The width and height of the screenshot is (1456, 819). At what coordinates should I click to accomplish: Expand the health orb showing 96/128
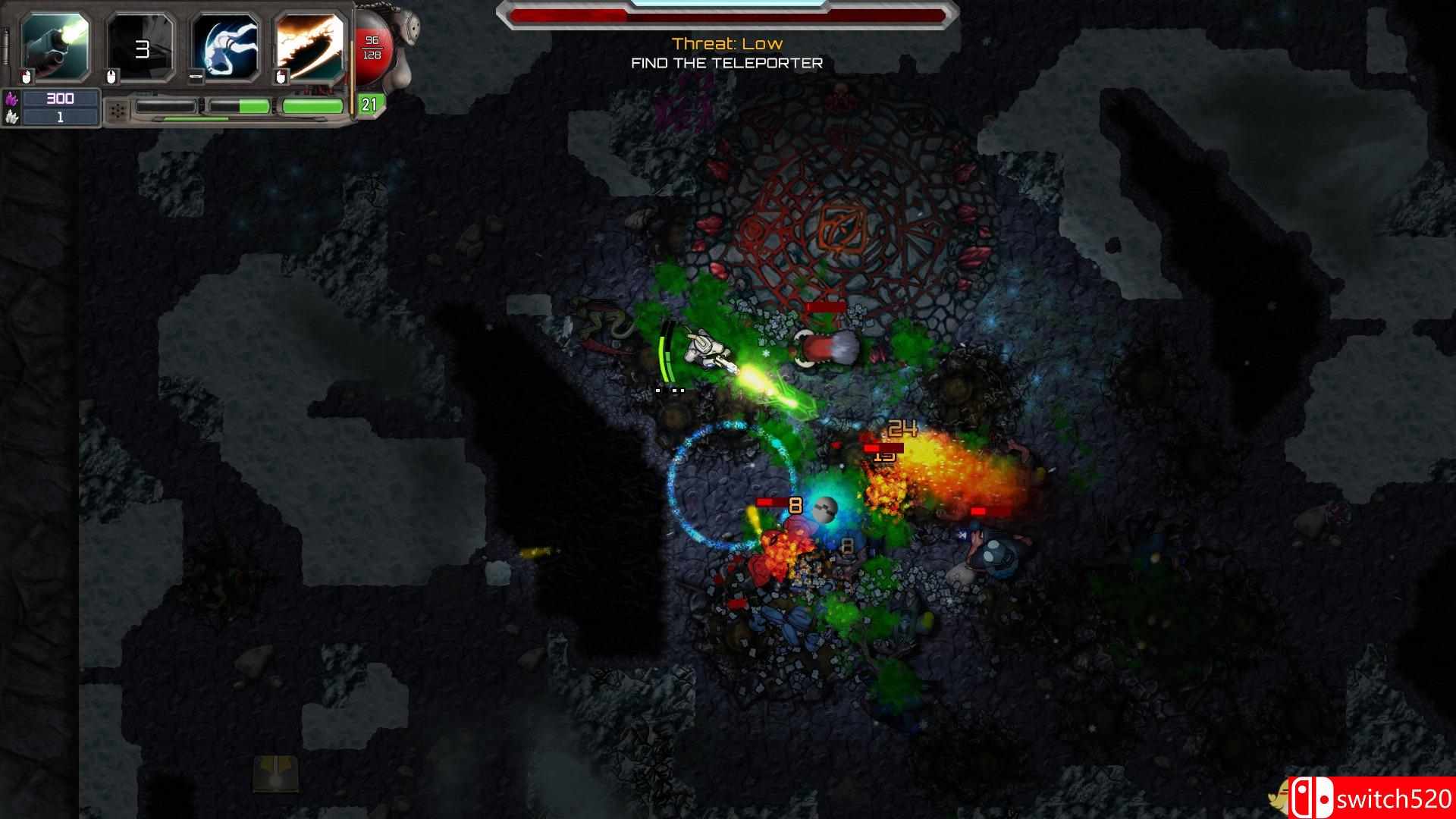[374, 47]
